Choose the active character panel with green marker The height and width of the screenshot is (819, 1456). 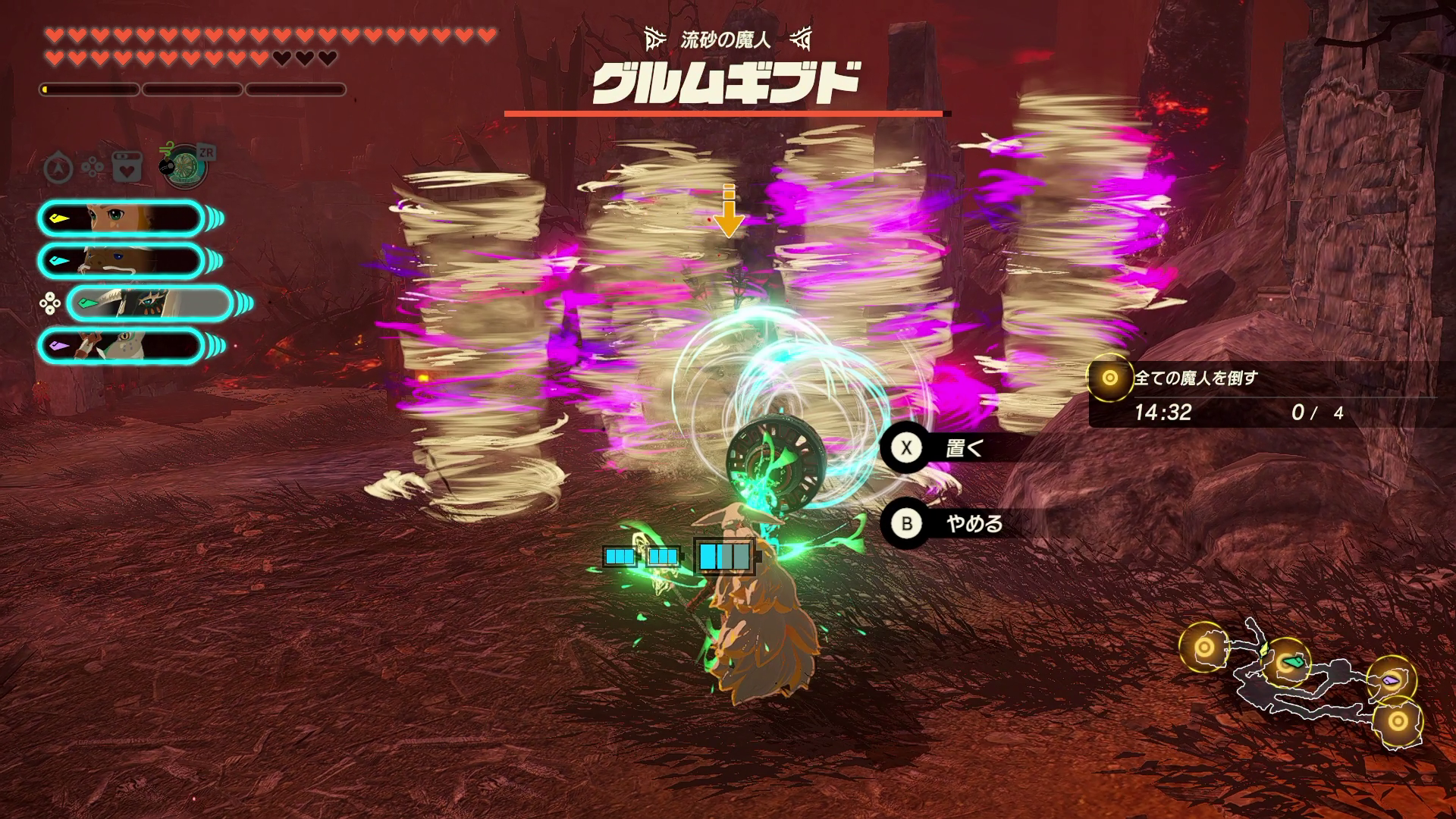tap(149, 304)
